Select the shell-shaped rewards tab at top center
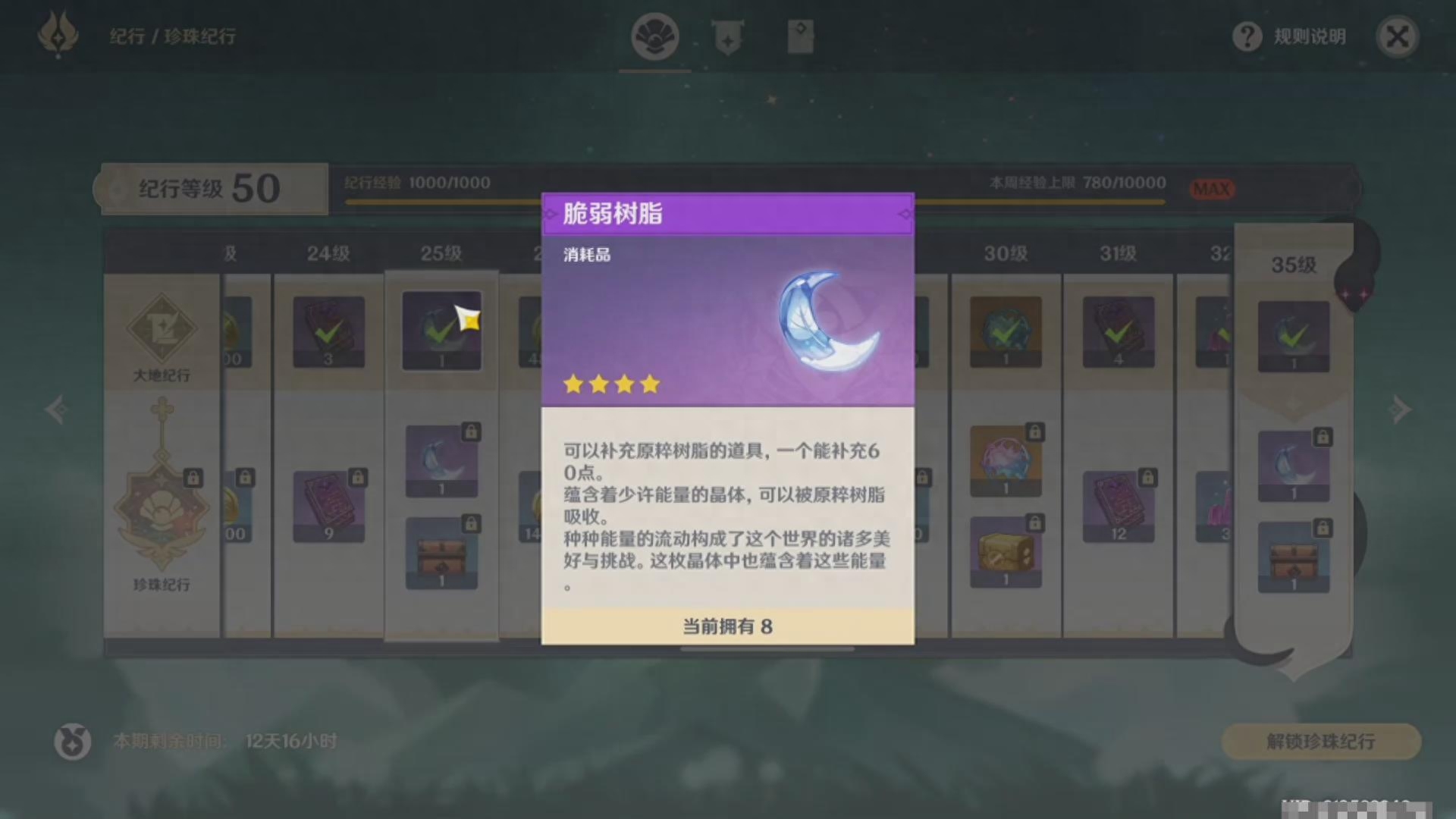The image size is (1456, 819). [x=654, y=36]
